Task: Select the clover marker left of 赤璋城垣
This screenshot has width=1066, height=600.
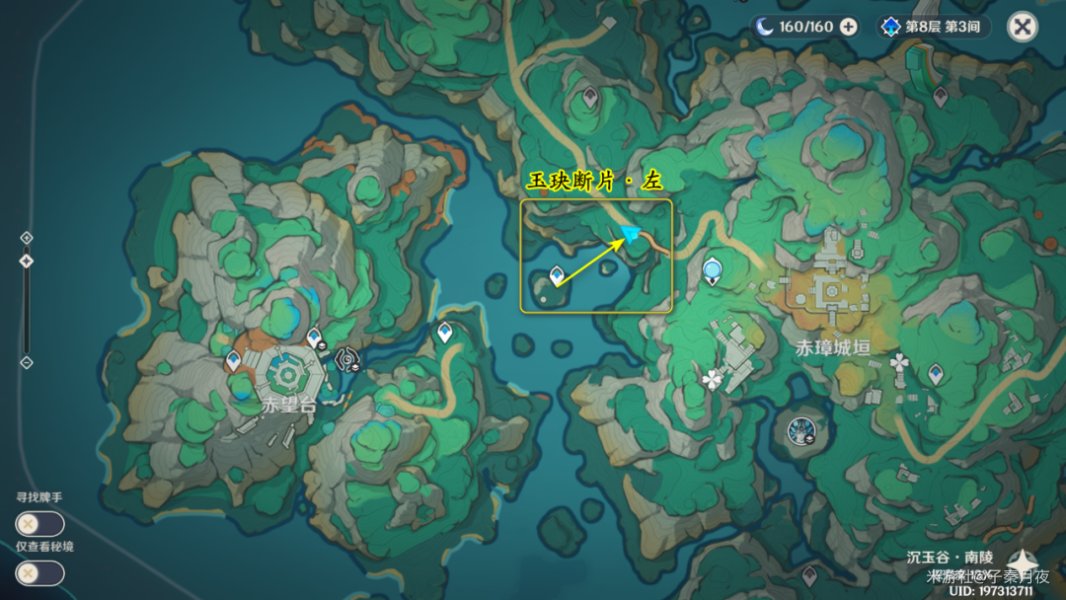Action: coord(712,379)
